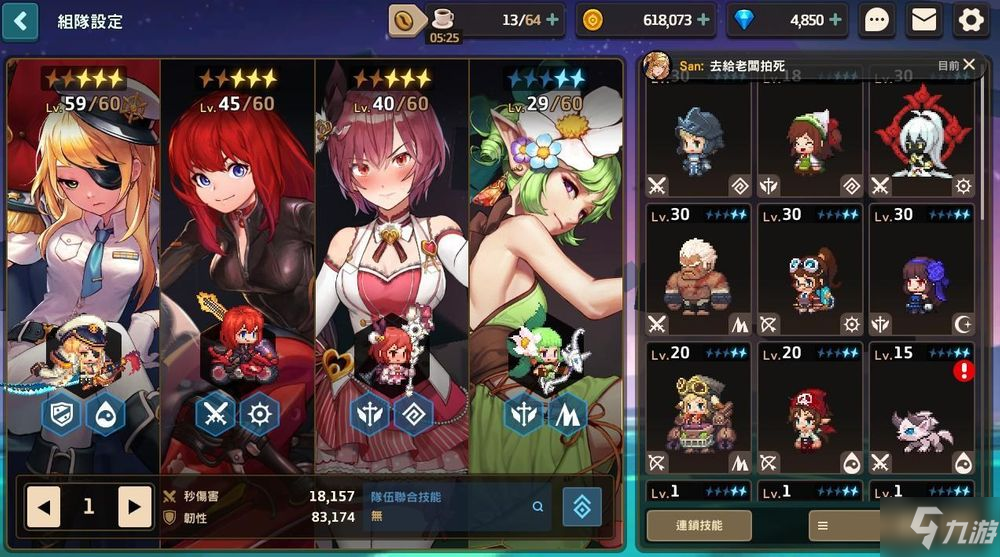Choose the white fox Lv.15 hero
Image resolution: width=1000 pixels, height=557 pixels.
(920, 410)
